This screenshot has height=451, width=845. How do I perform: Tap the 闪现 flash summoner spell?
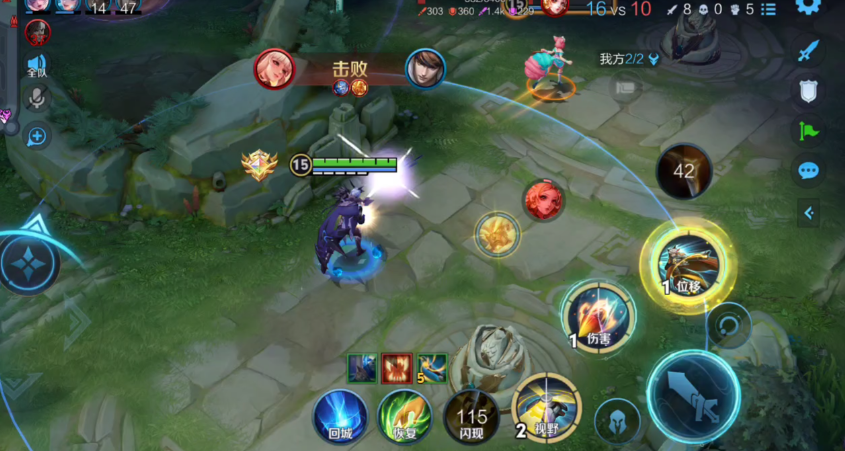(x=472, y=415)
